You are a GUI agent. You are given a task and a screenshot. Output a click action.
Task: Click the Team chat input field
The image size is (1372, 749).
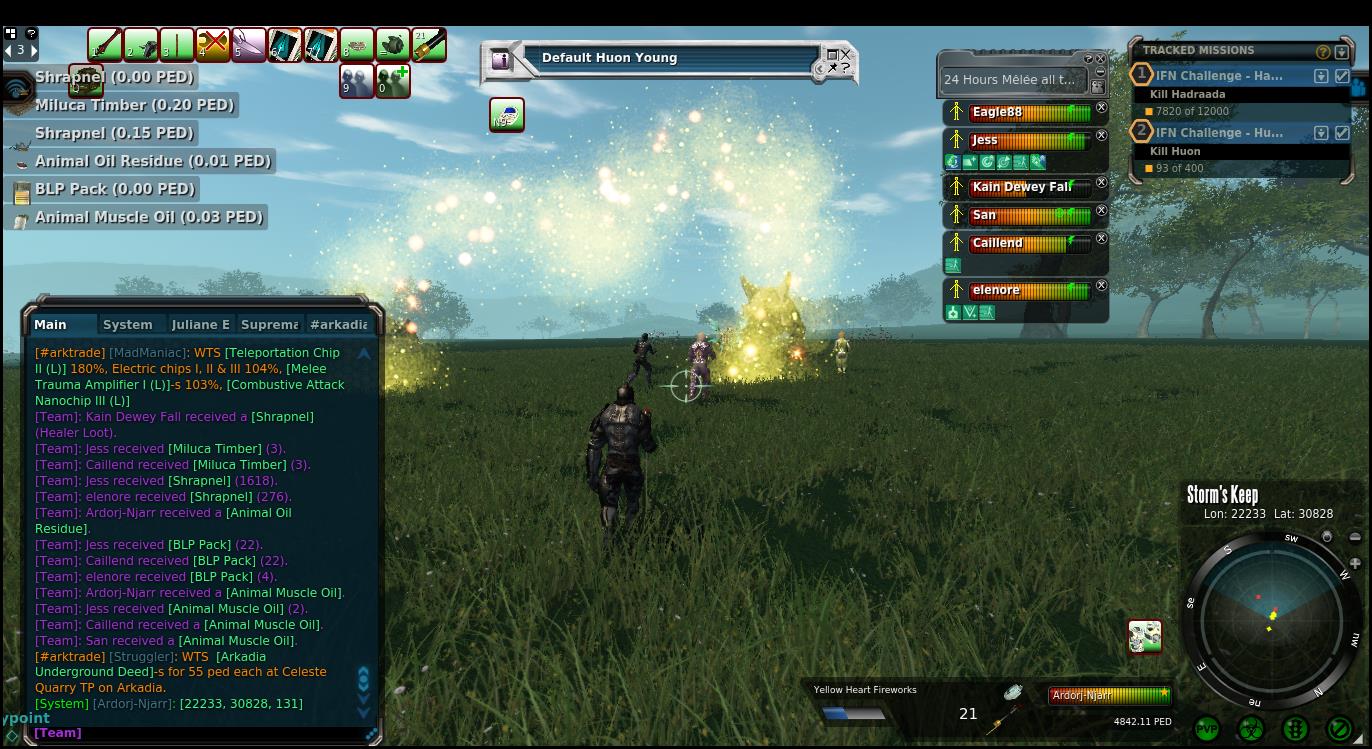click(x=200, y=733)
